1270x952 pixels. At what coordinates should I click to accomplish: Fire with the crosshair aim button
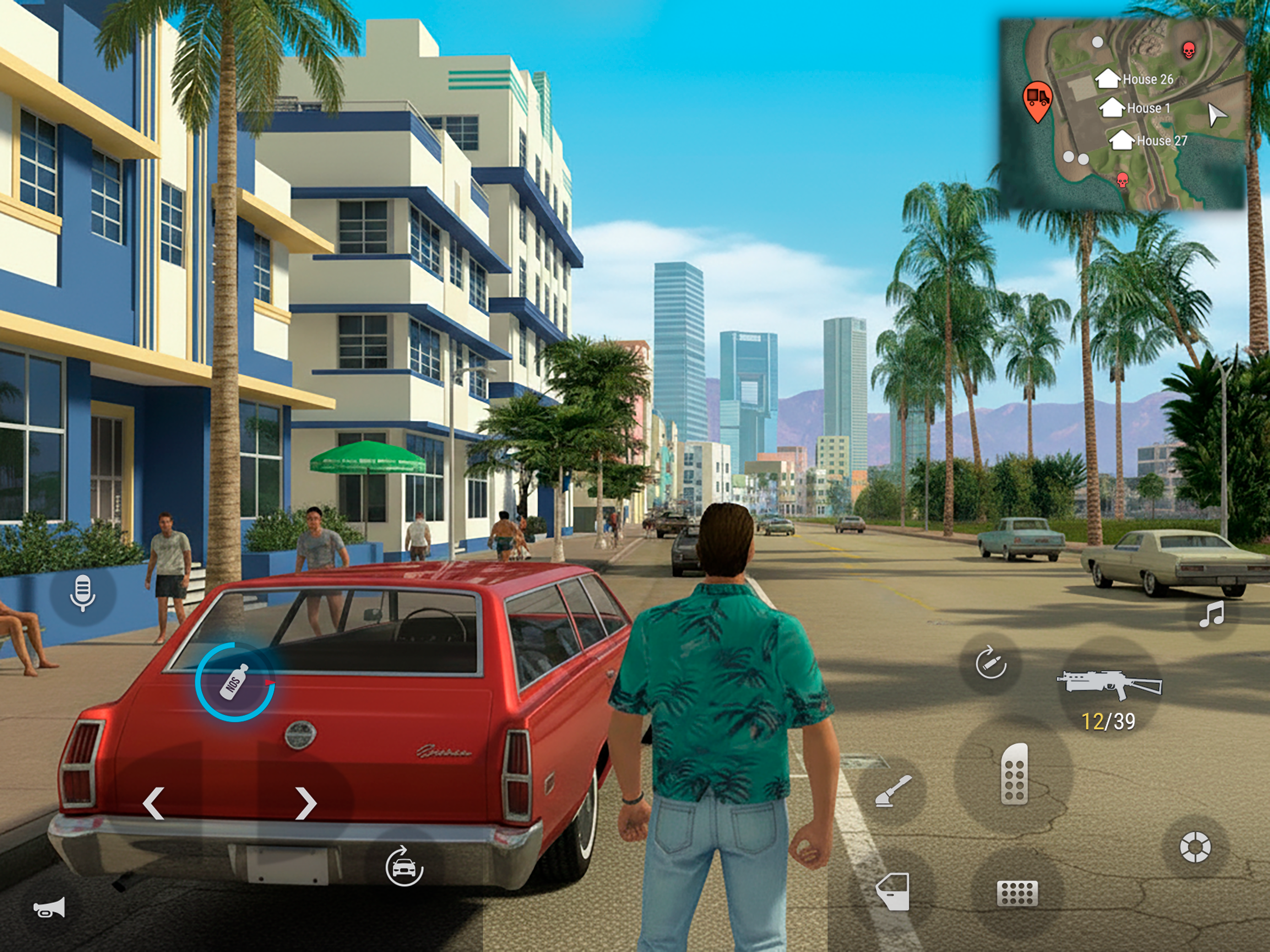[x=1195, y=847]
